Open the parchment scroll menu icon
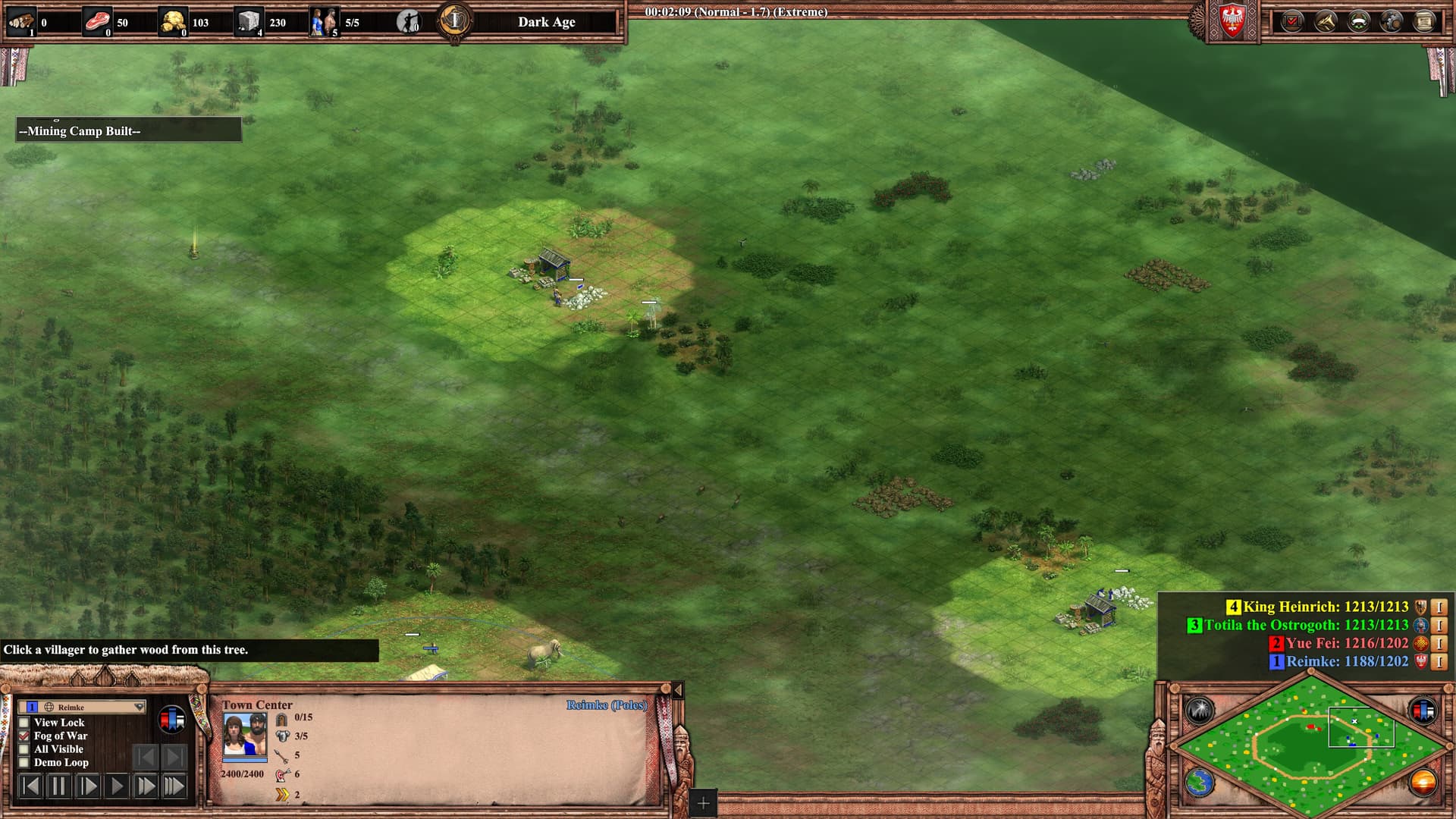Image resolution: width=1456 pixels, height=819 pixels. point(1424,21)
